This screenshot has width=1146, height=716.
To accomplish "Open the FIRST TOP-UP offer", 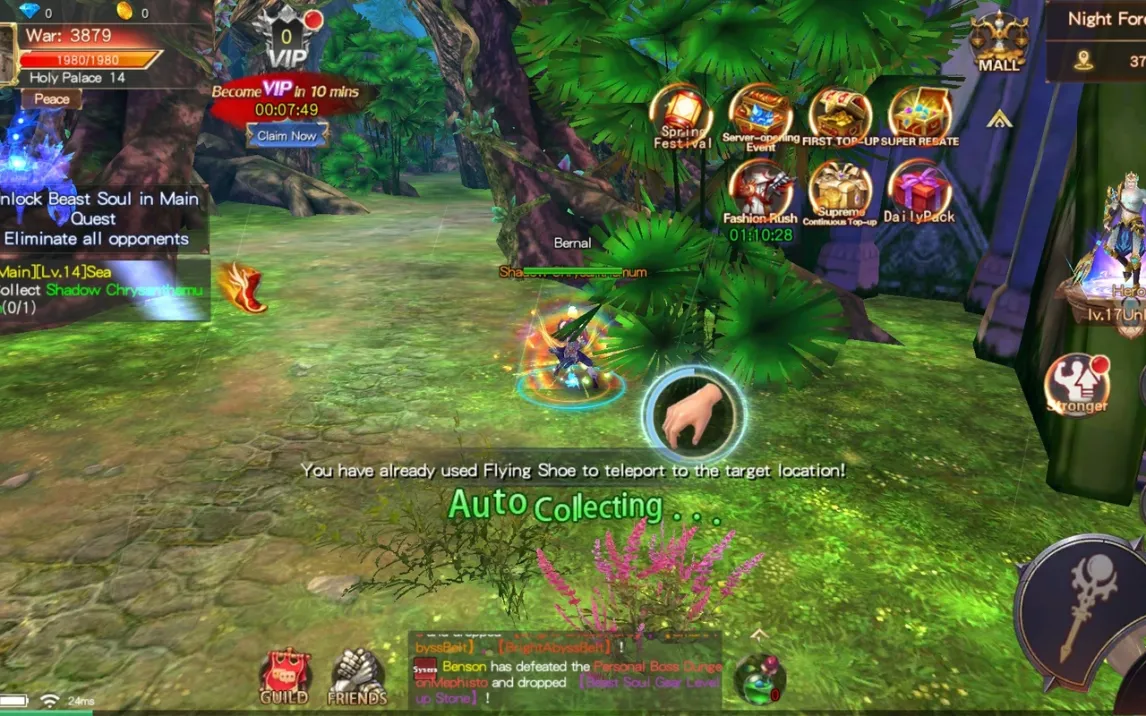I will click(x=840, y=115).
